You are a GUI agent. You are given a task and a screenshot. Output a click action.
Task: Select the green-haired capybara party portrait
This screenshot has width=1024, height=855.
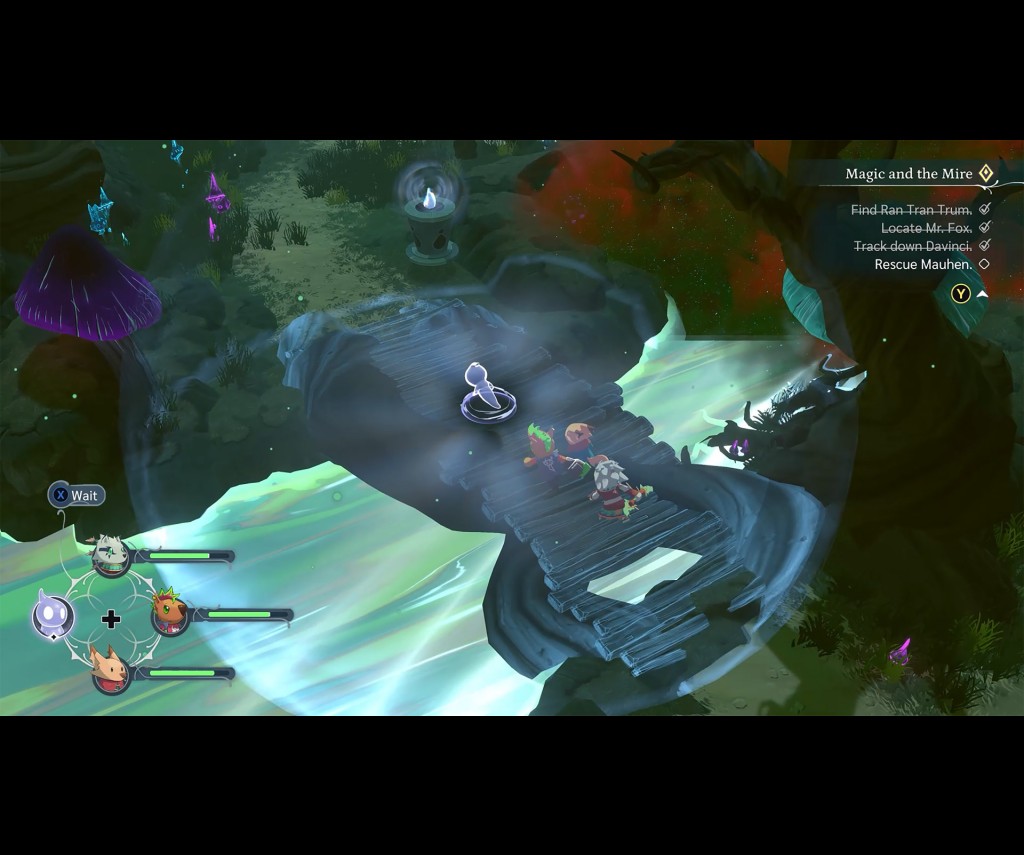pos(169,613)
